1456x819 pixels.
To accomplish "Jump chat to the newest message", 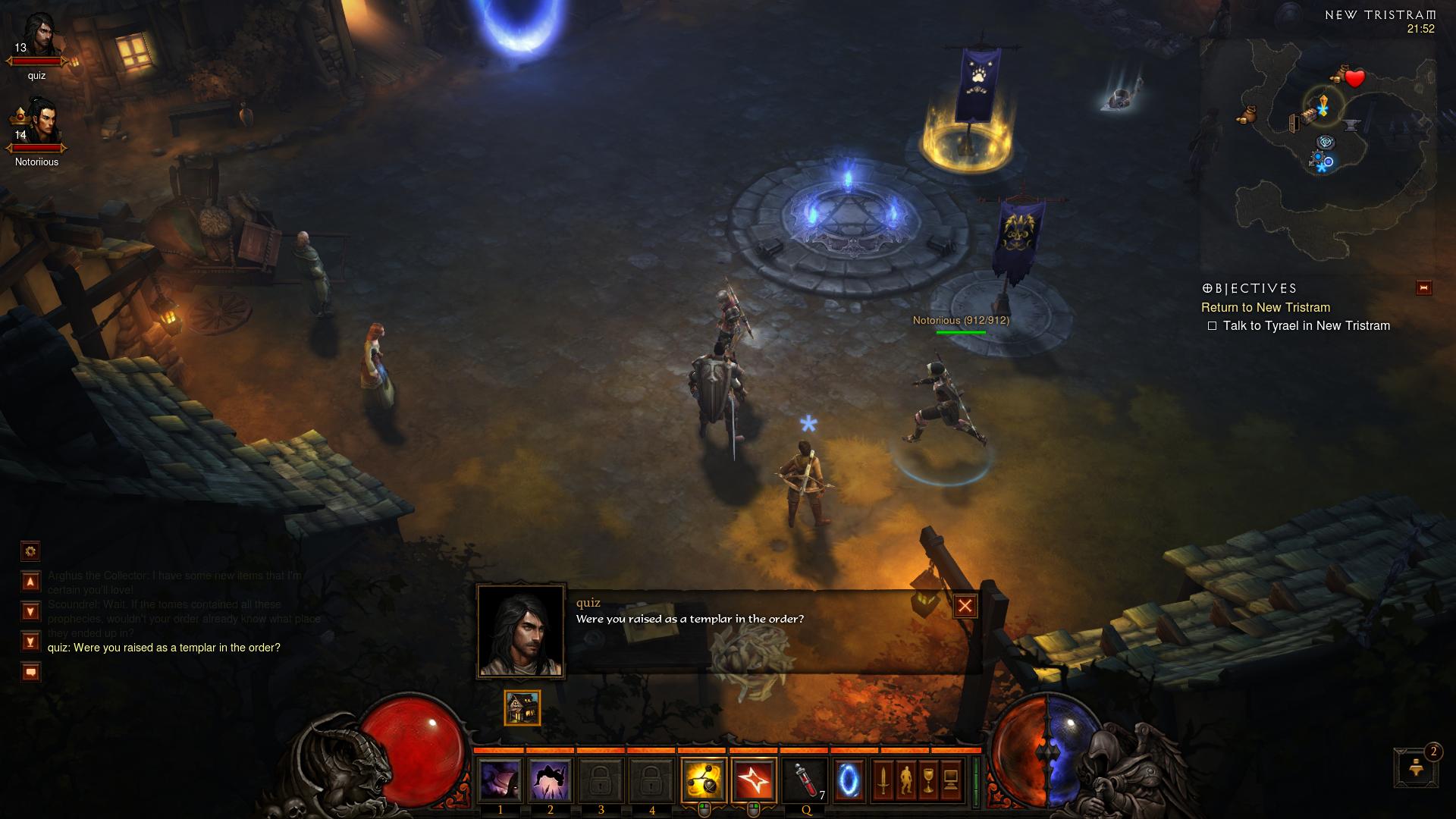I will click(x=30, y=642).
